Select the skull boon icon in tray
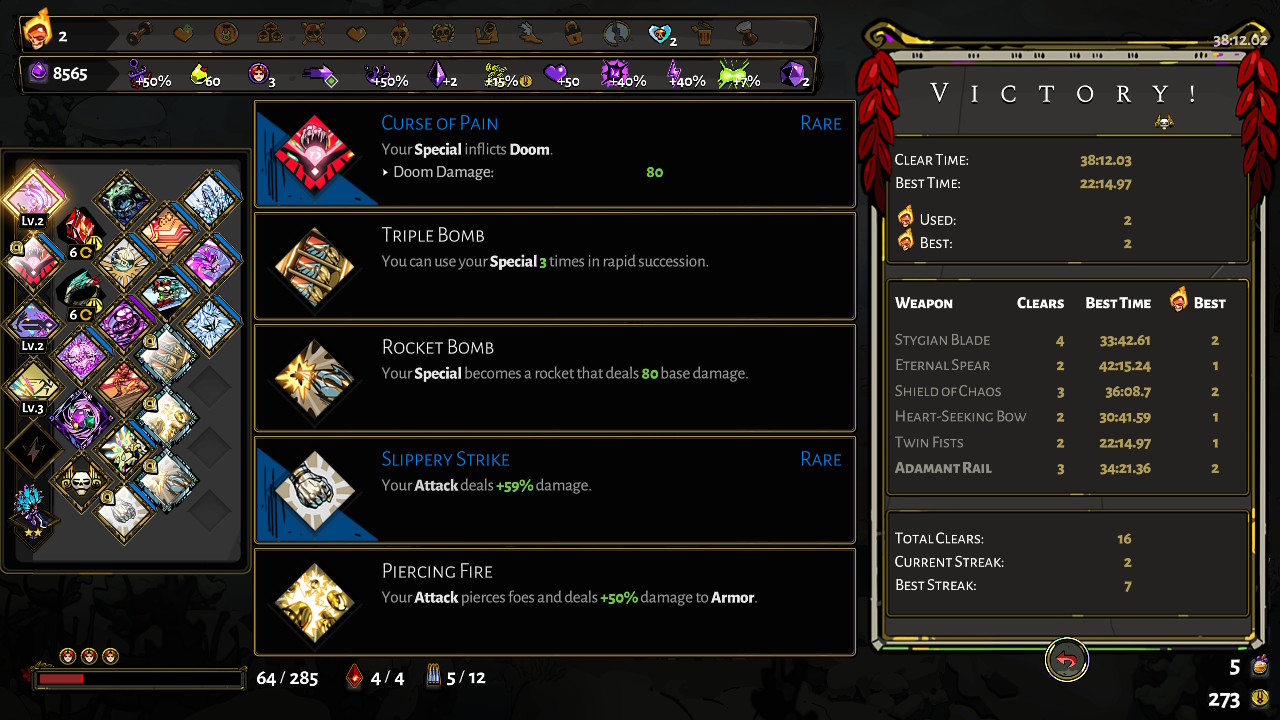1280x720 pixels. pos(79,482)
